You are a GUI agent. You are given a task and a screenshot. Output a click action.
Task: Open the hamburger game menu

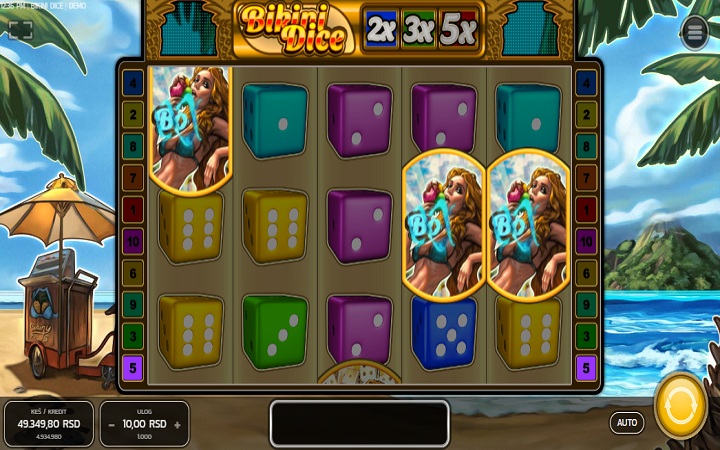(694, 33)
